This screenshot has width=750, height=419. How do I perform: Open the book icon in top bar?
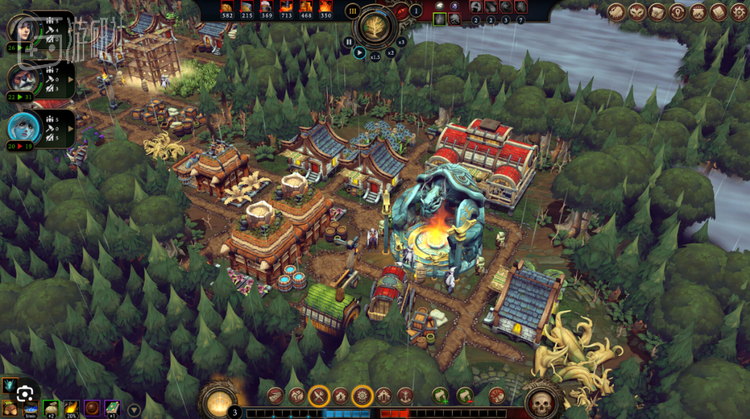click(718, 12)
